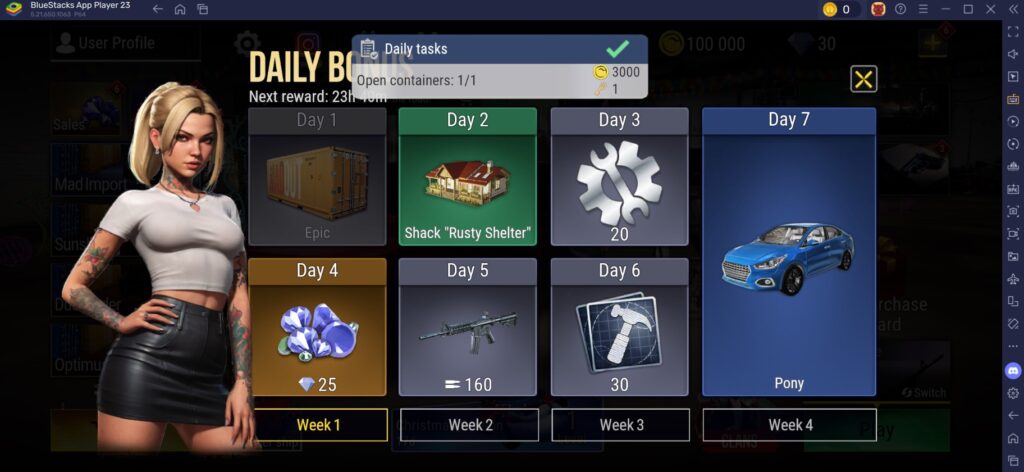Open the Week 3 rewards tab
1024x472 pixels.
pos(621,425)
